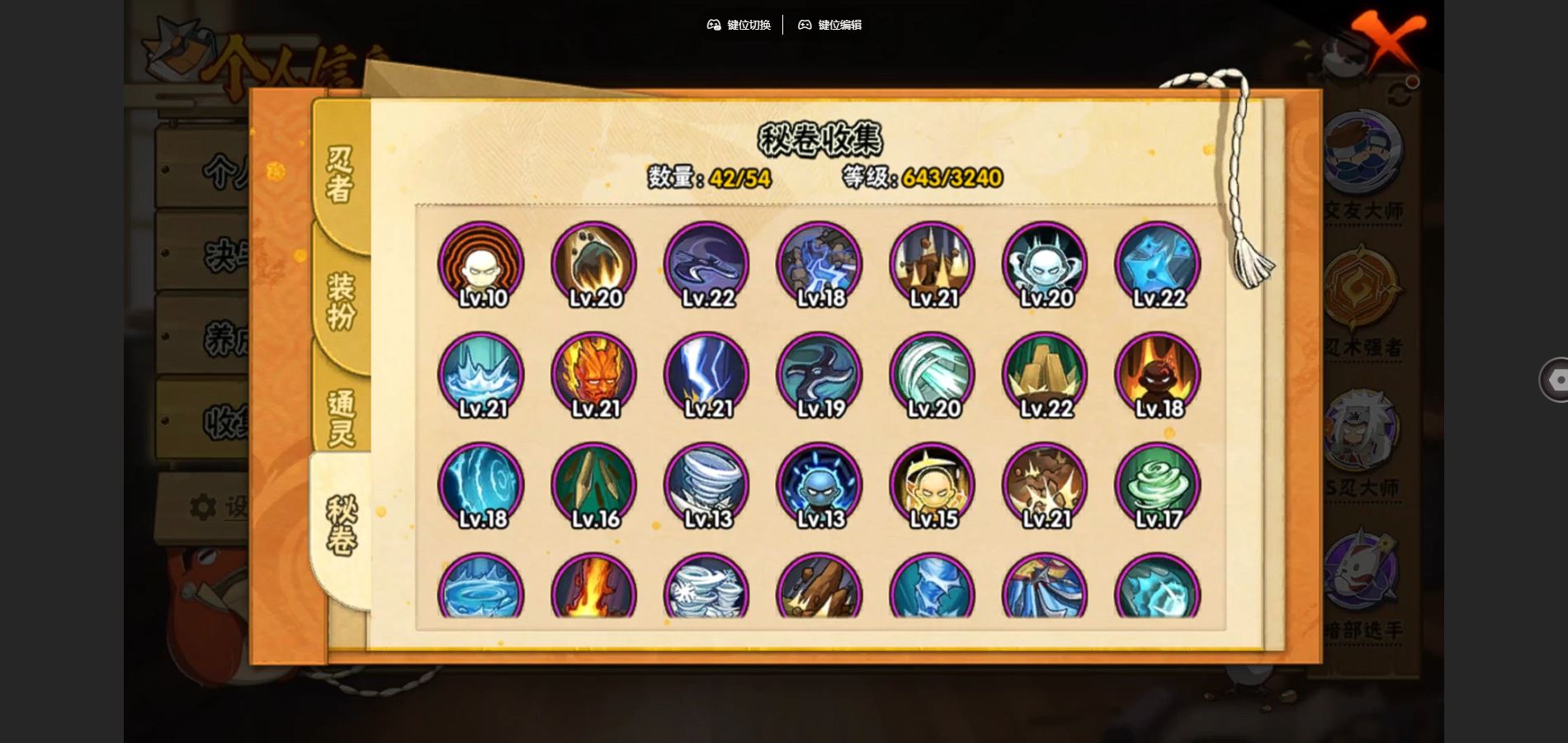Pick the Lv.20 bandage wrap scroll

coord(933,375)
